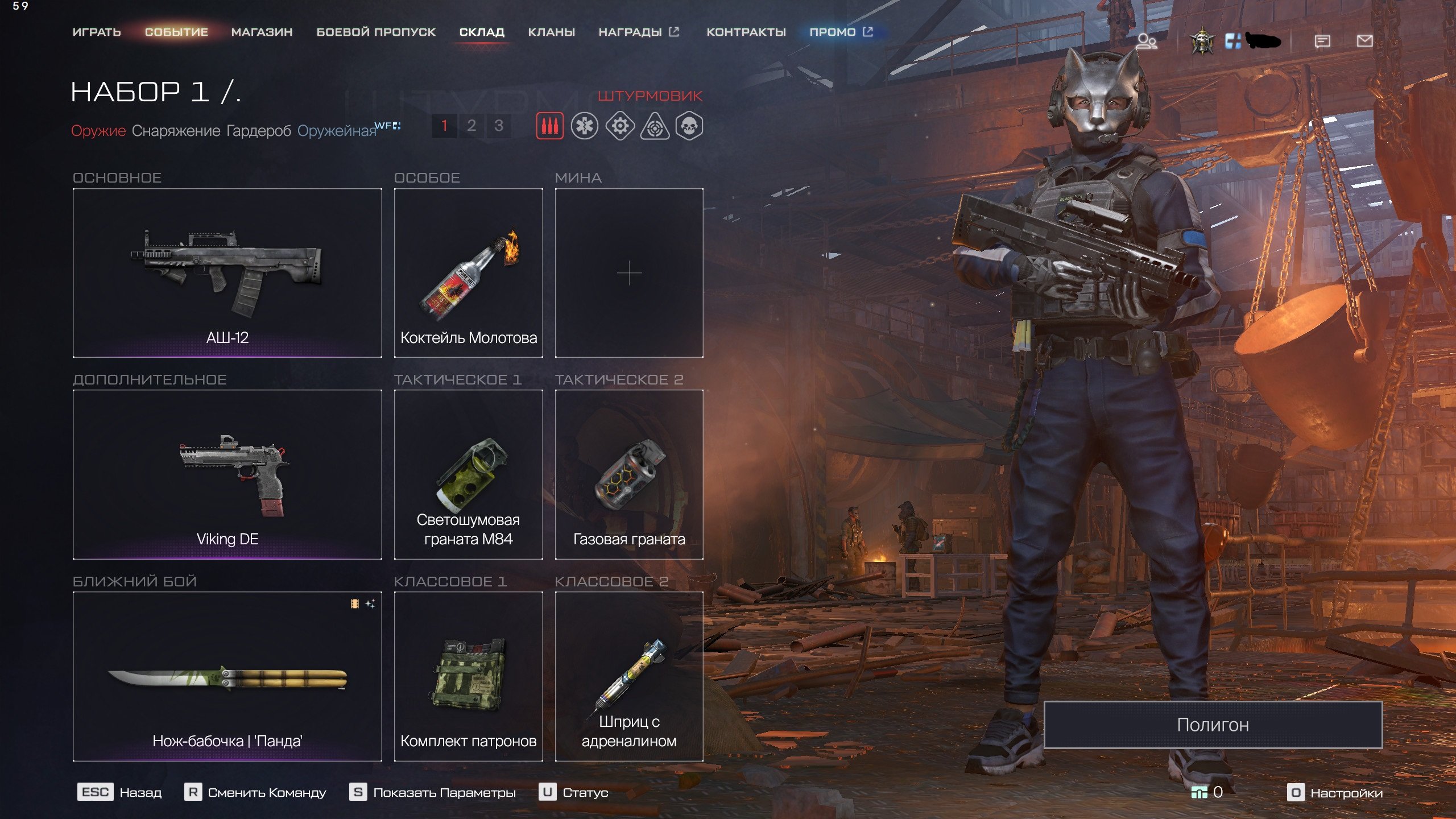Select the Газовая граната slot
Viewport: 1456px width, 819px height.
pyautogui.click(x=629, y=474)
